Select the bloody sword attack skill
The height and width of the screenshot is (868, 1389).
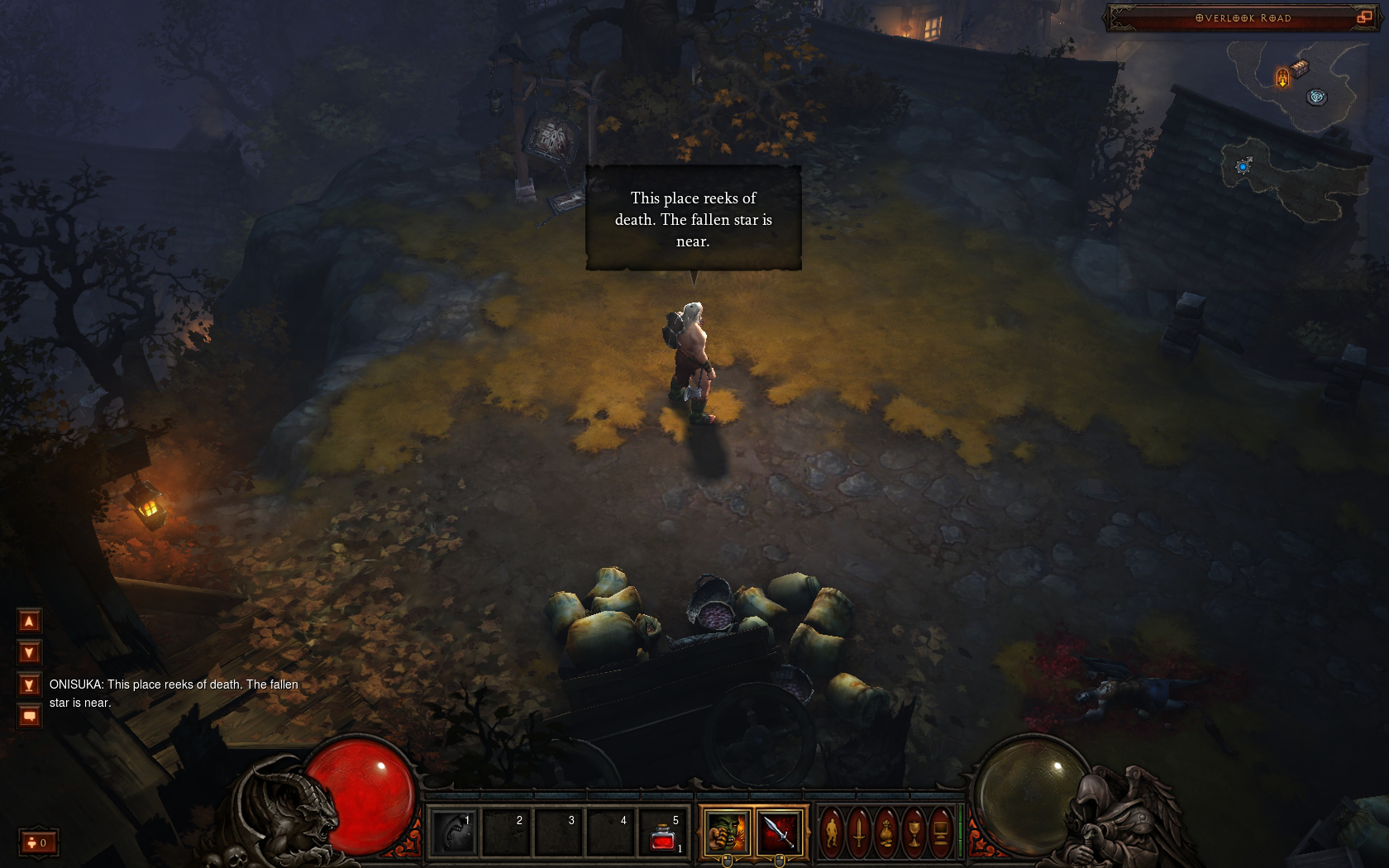click(780, 832)
